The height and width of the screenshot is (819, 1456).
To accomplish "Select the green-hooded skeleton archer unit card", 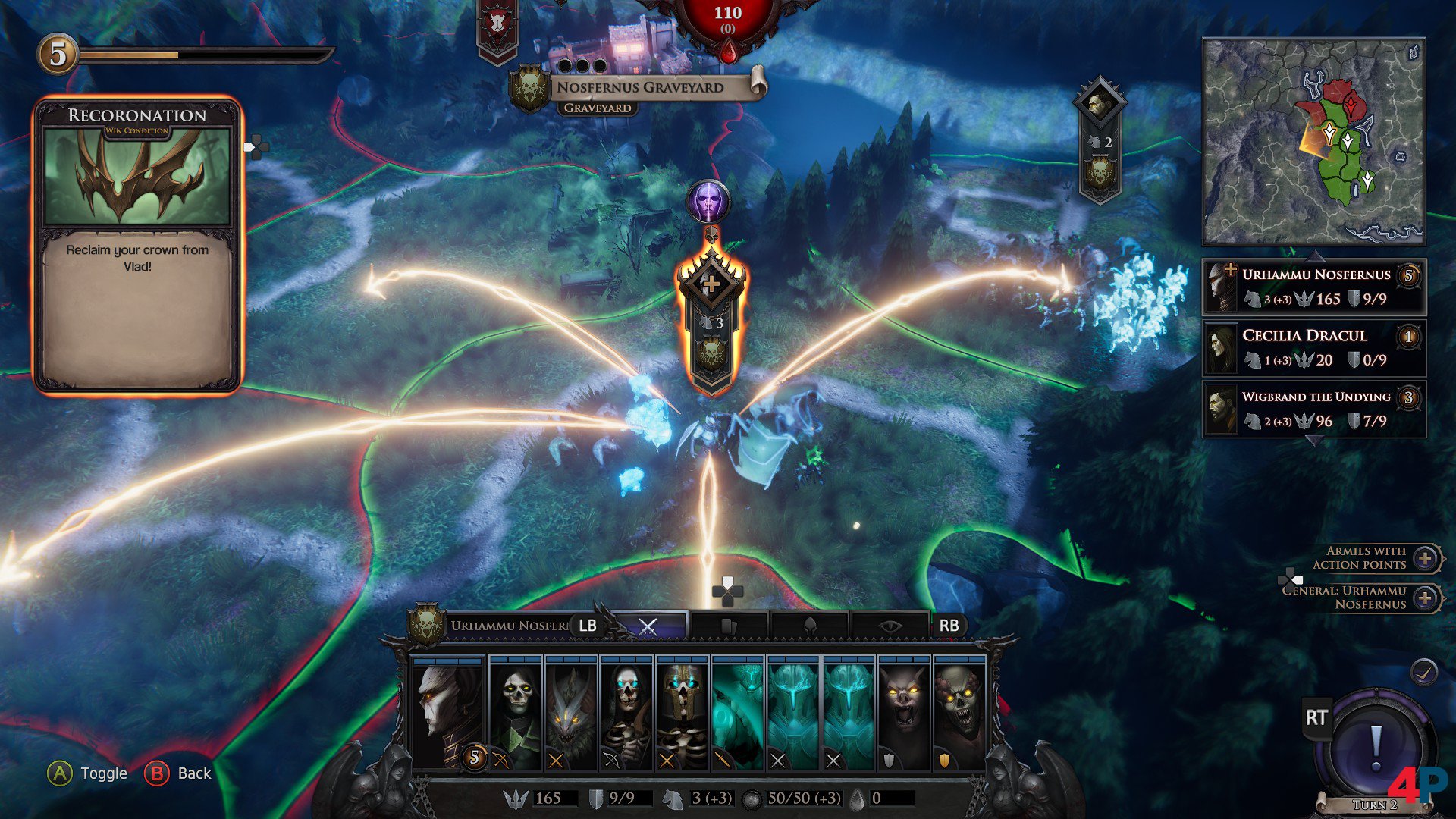I will tap(516, 714).
